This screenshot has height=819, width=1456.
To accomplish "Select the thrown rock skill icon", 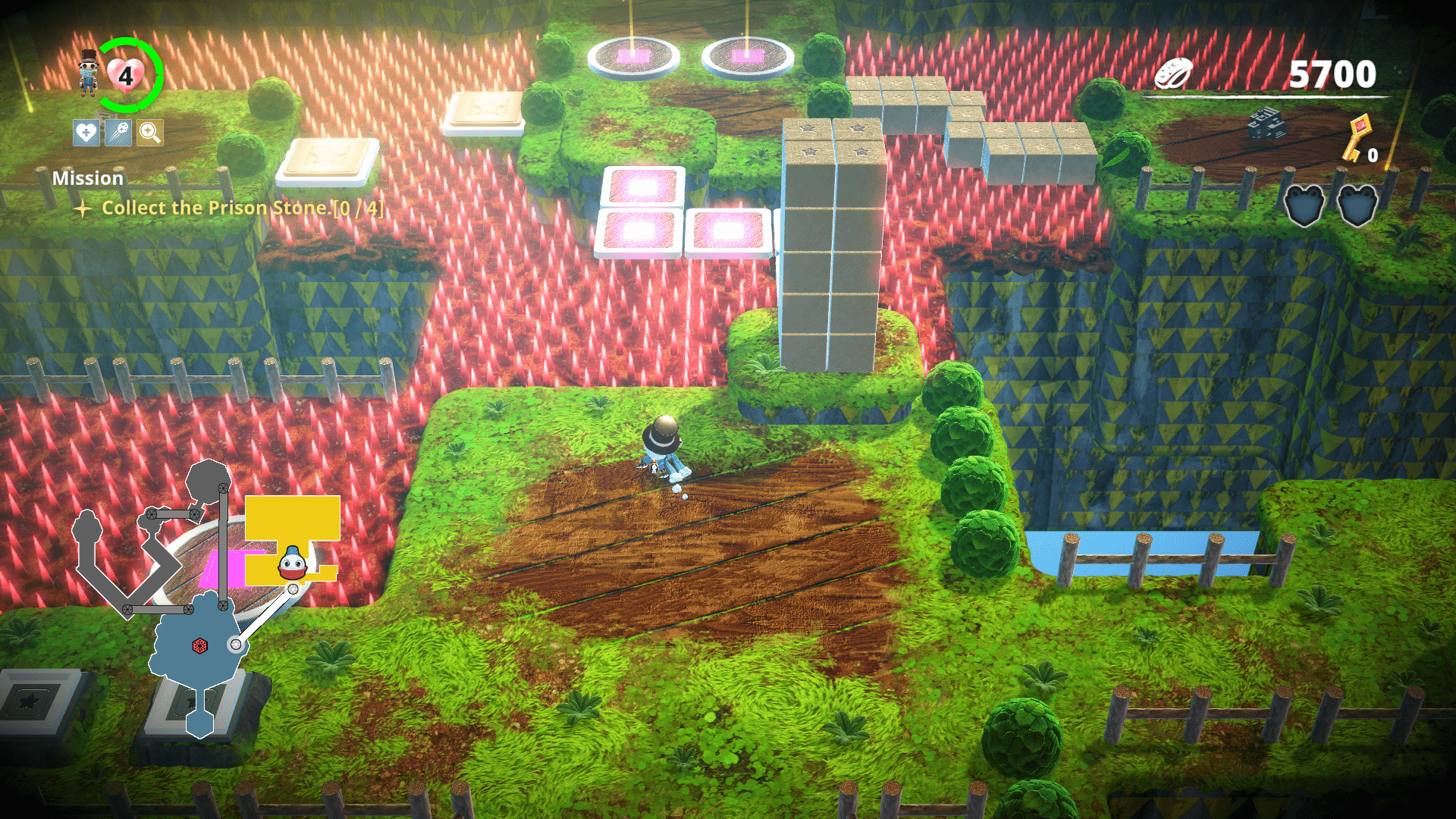I will pos(118,133).
